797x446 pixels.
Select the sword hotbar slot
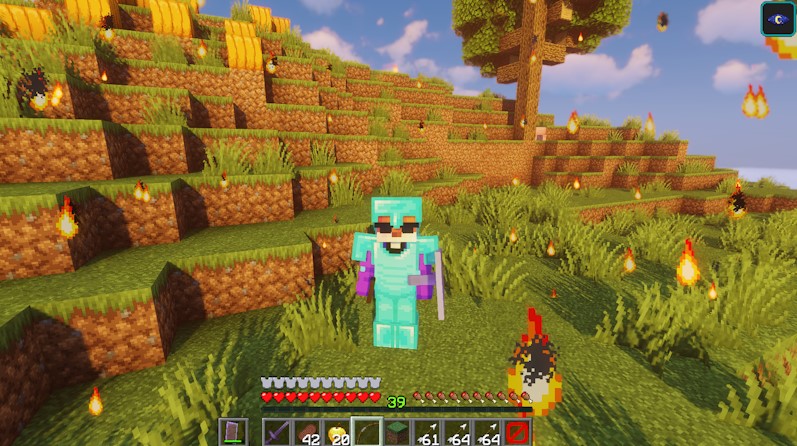click(277, 432)
